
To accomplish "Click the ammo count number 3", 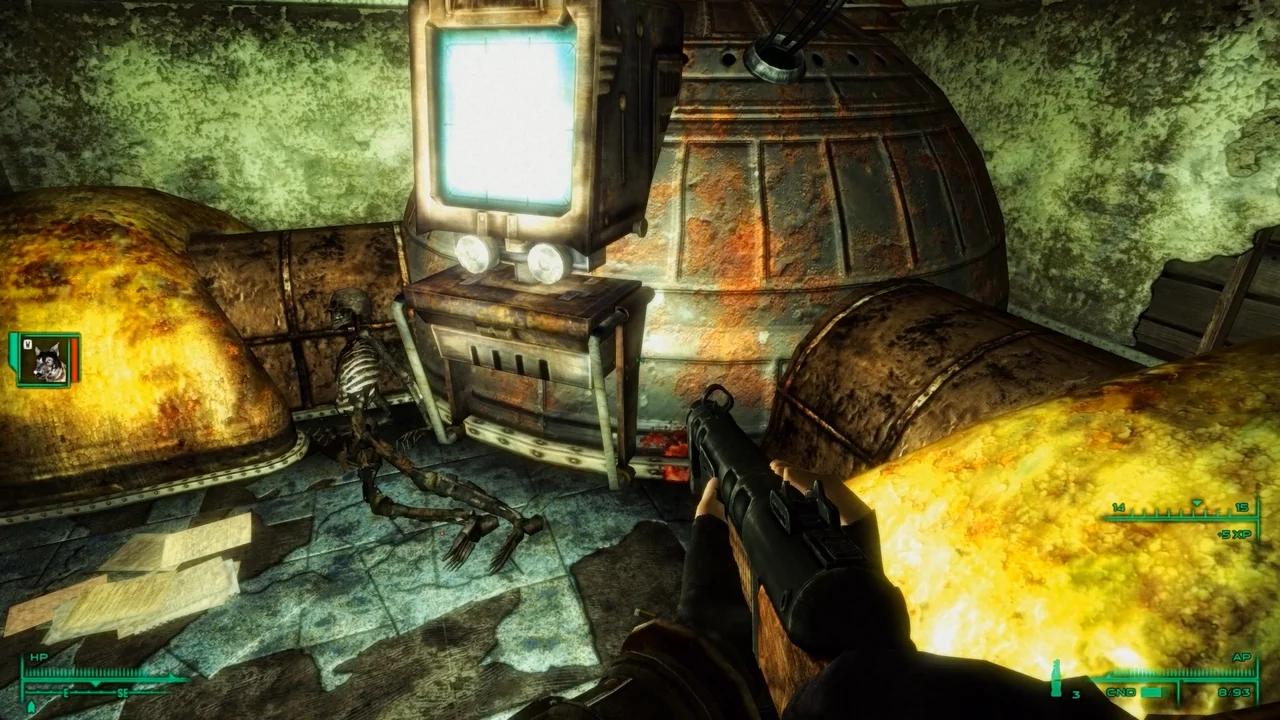I will [x=1076, y=693].
